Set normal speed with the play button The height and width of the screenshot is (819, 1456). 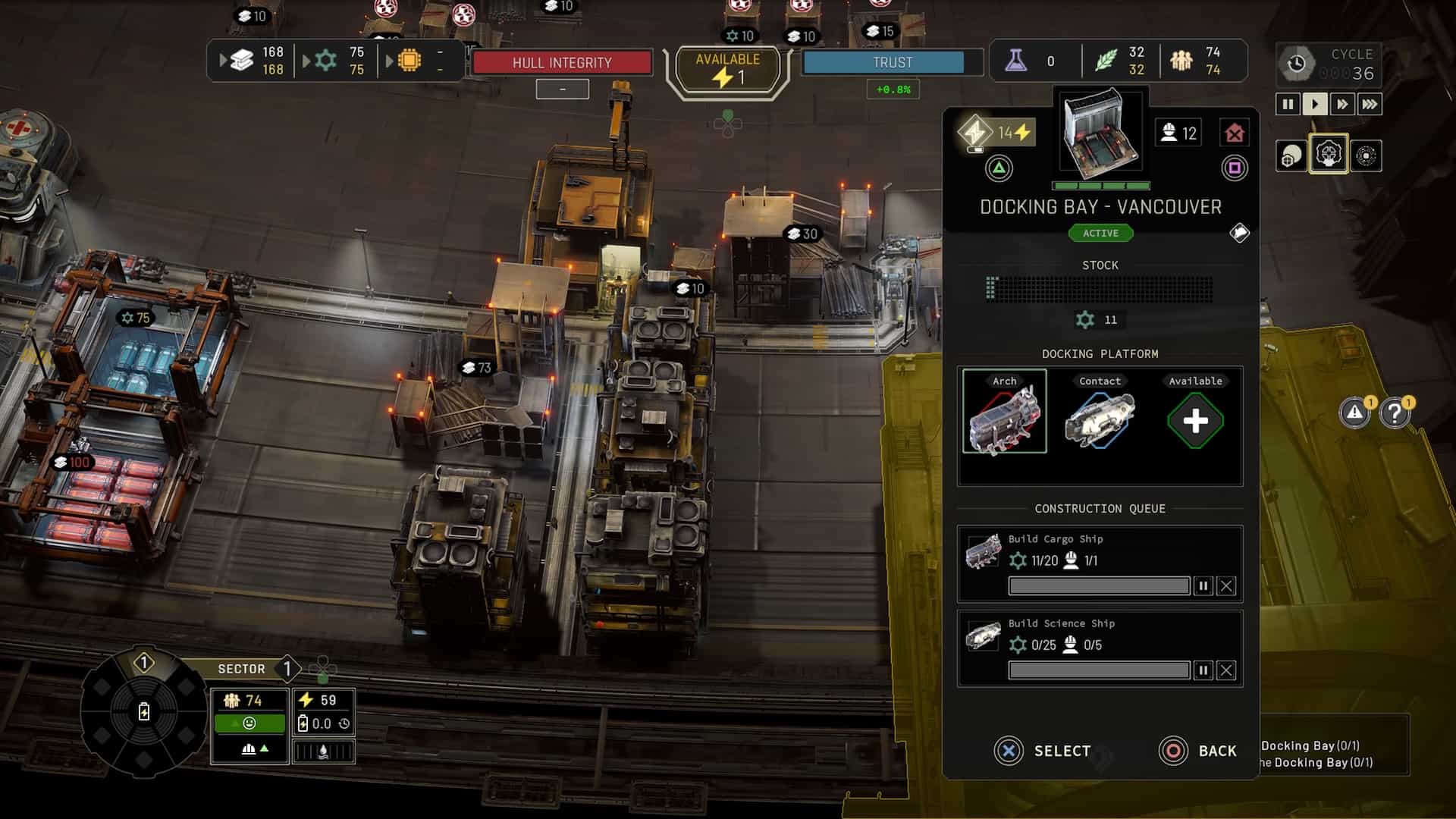pyautogui.click(x=1315, y=104)
